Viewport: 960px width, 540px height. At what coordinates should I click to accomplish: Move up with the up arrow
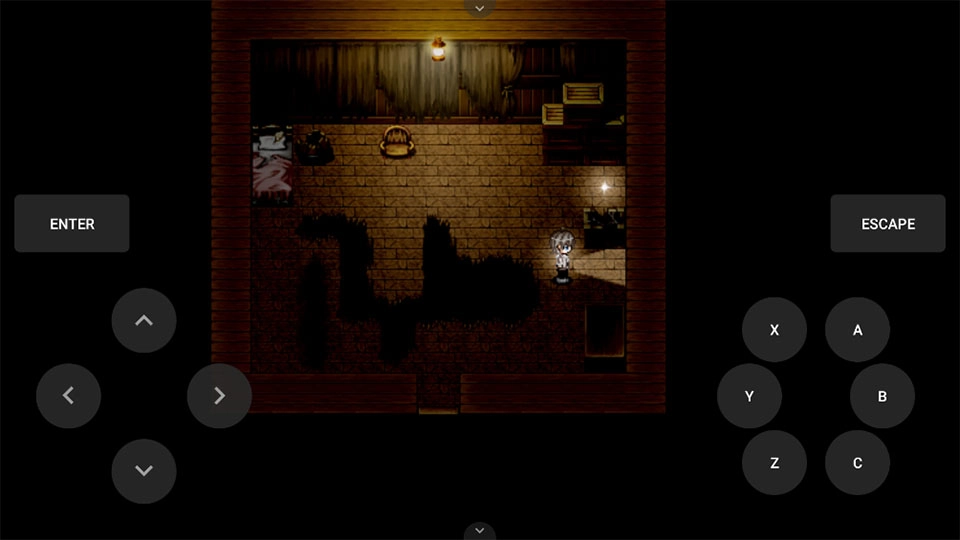(x=144, y=321)
